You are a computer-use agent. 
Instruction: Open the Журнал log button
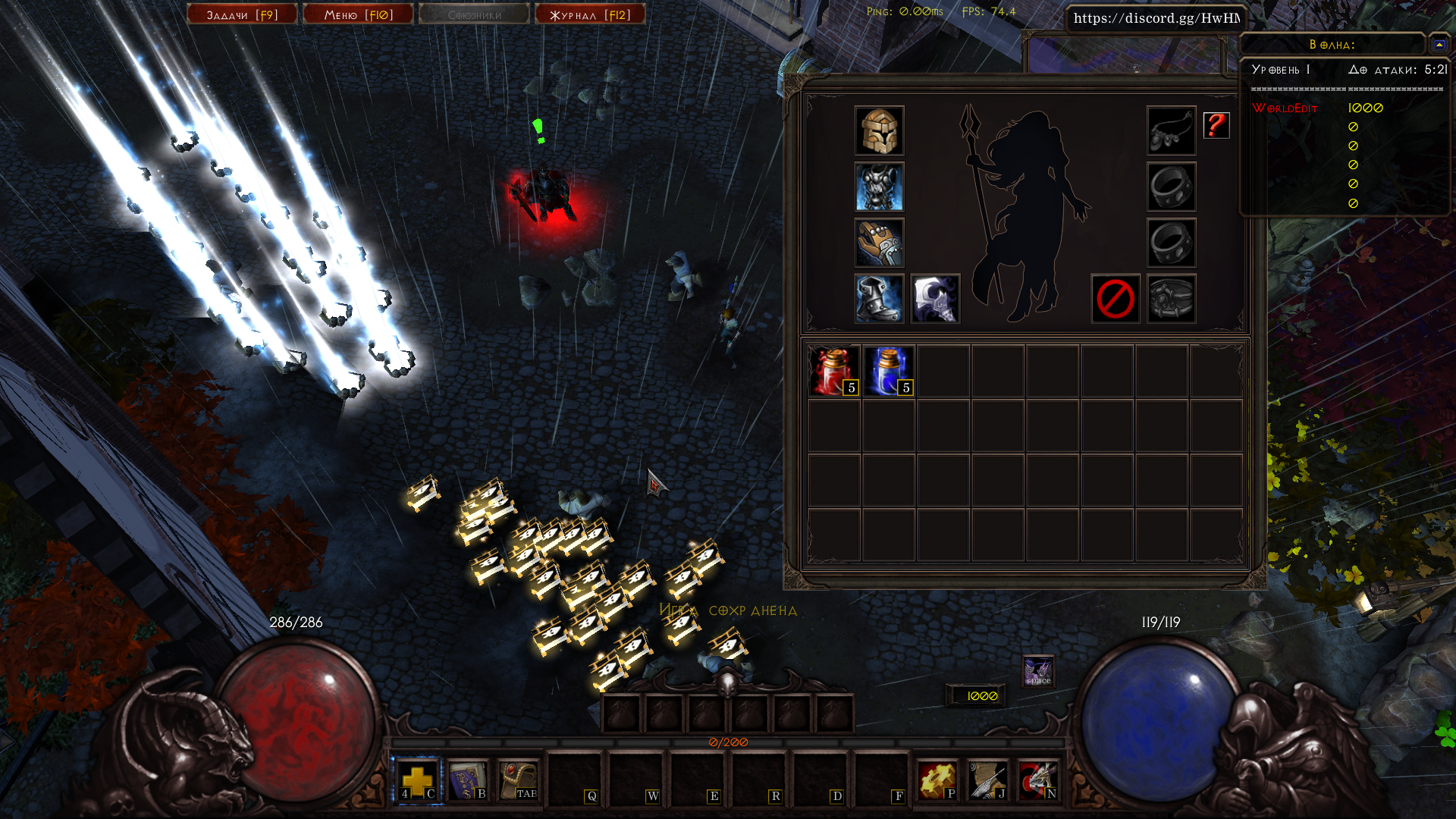[590, 14]
